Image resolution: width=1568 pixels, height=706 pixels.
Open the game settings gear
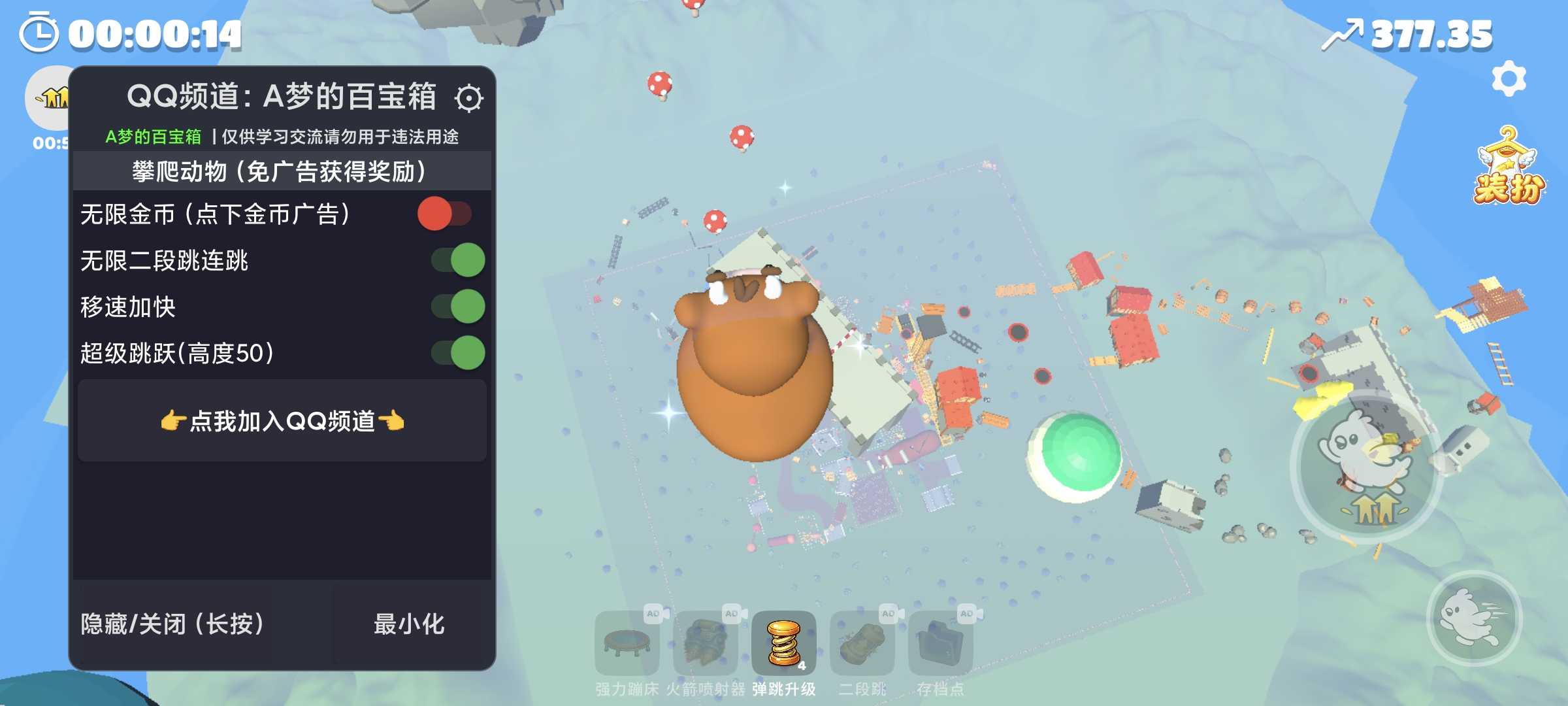1509,79
